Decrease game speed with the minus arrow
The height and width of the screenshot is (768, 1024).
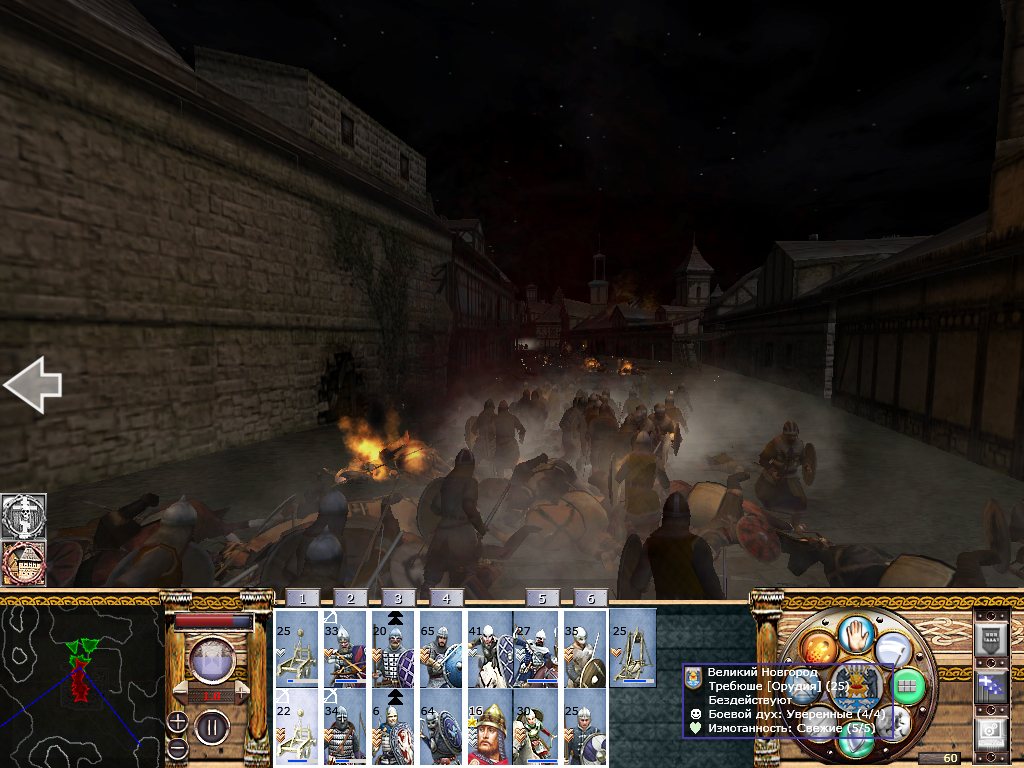pyautogui.click(x=181, y=693)
